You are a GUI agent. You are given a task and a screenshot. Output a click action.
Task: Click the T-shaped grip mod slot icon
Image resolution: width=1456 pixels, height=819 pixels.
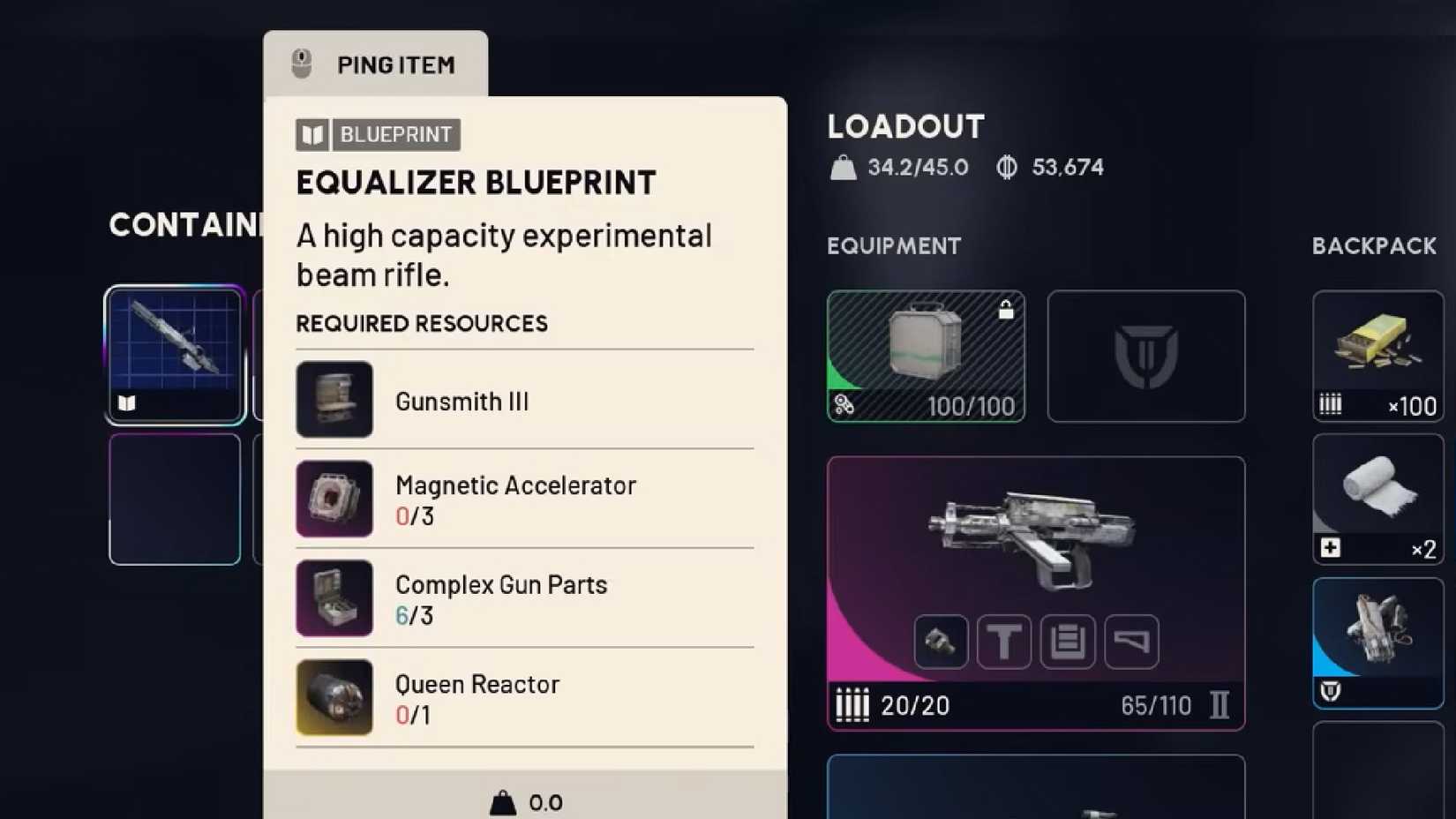[1004, 642]
